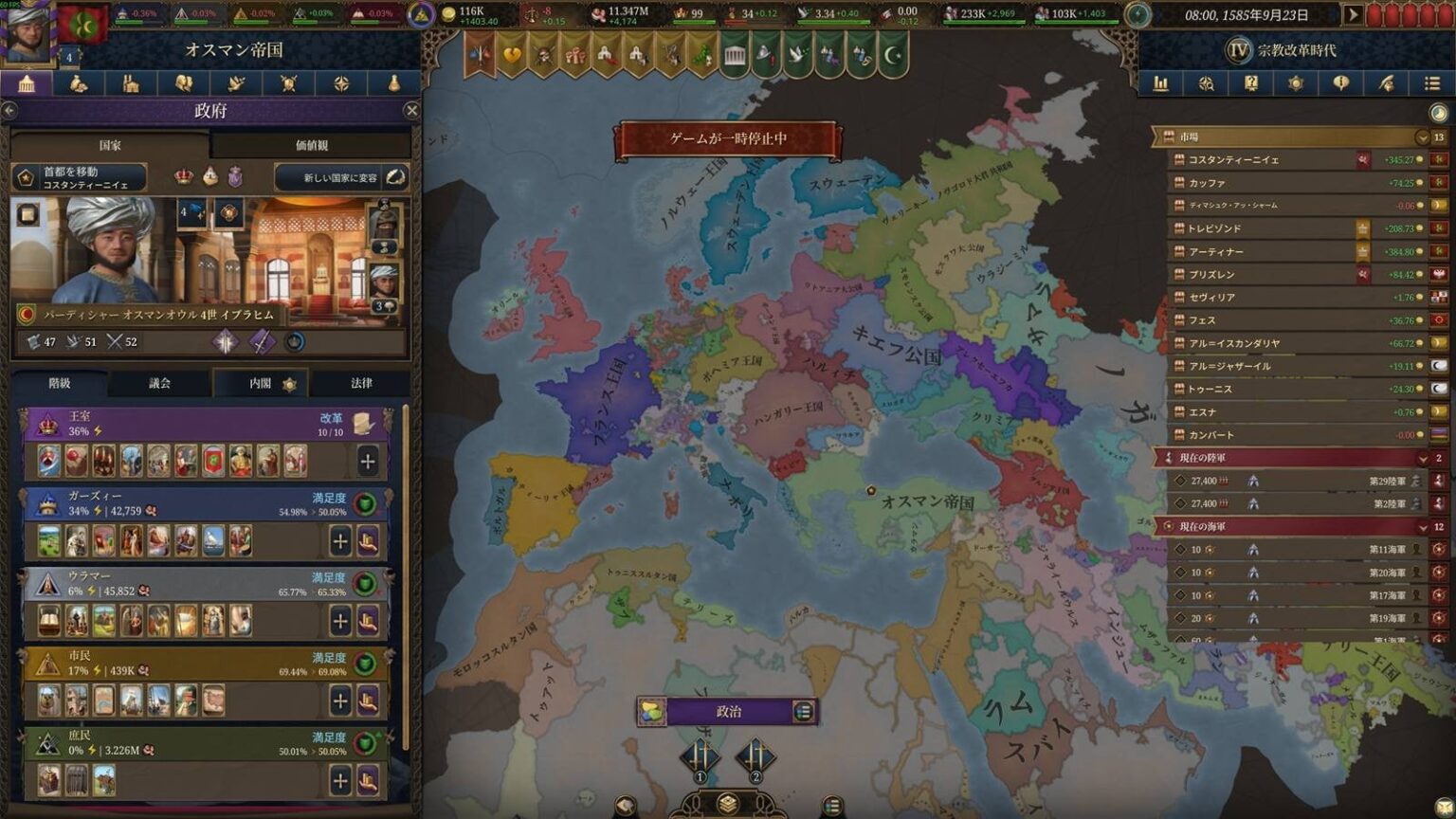Open the budget panel (money bag icon)

pyautogui.click(x=79, y=83)
